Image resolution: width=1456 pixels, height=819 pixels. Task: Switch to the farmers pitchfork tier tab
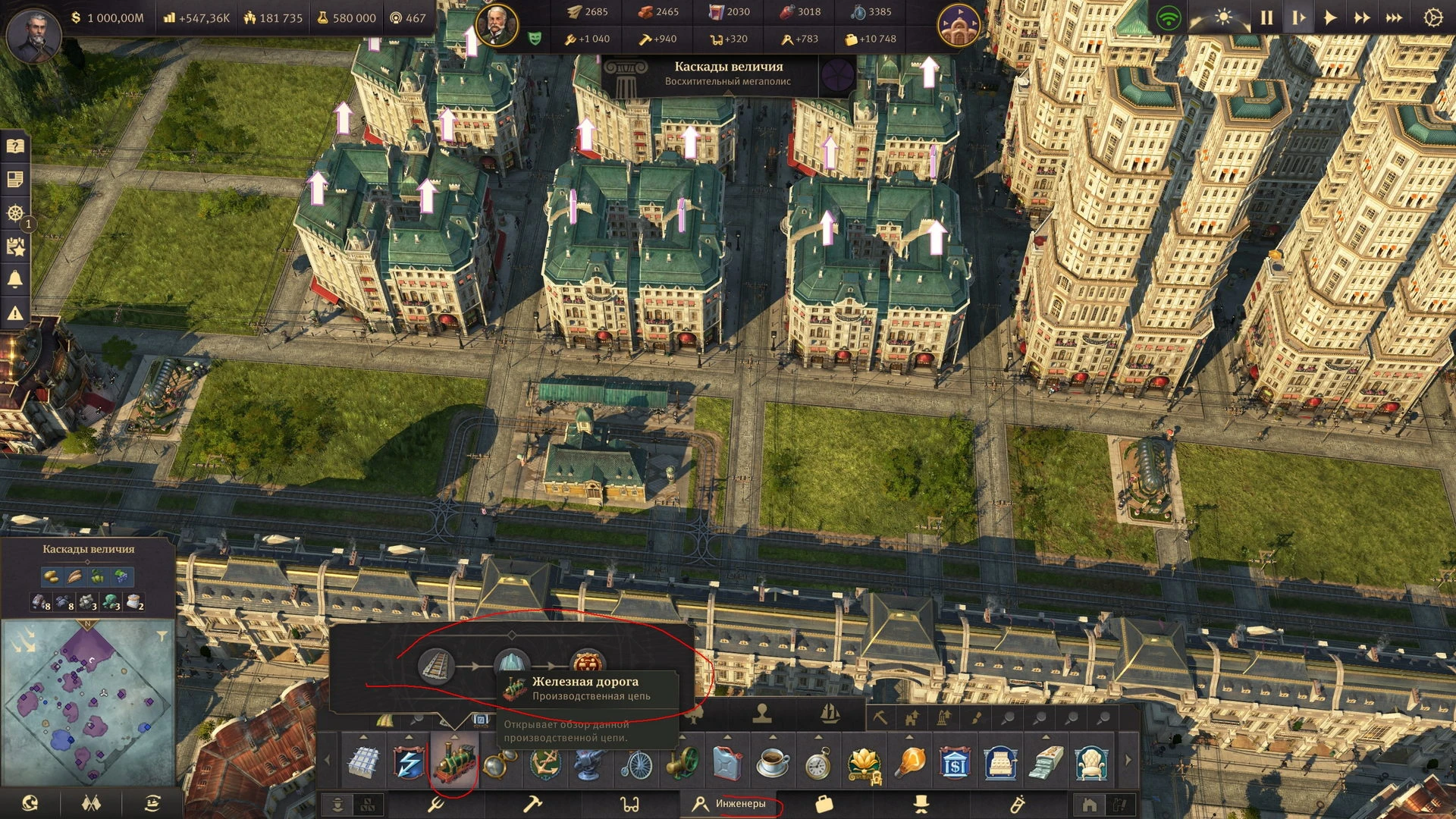435,803
